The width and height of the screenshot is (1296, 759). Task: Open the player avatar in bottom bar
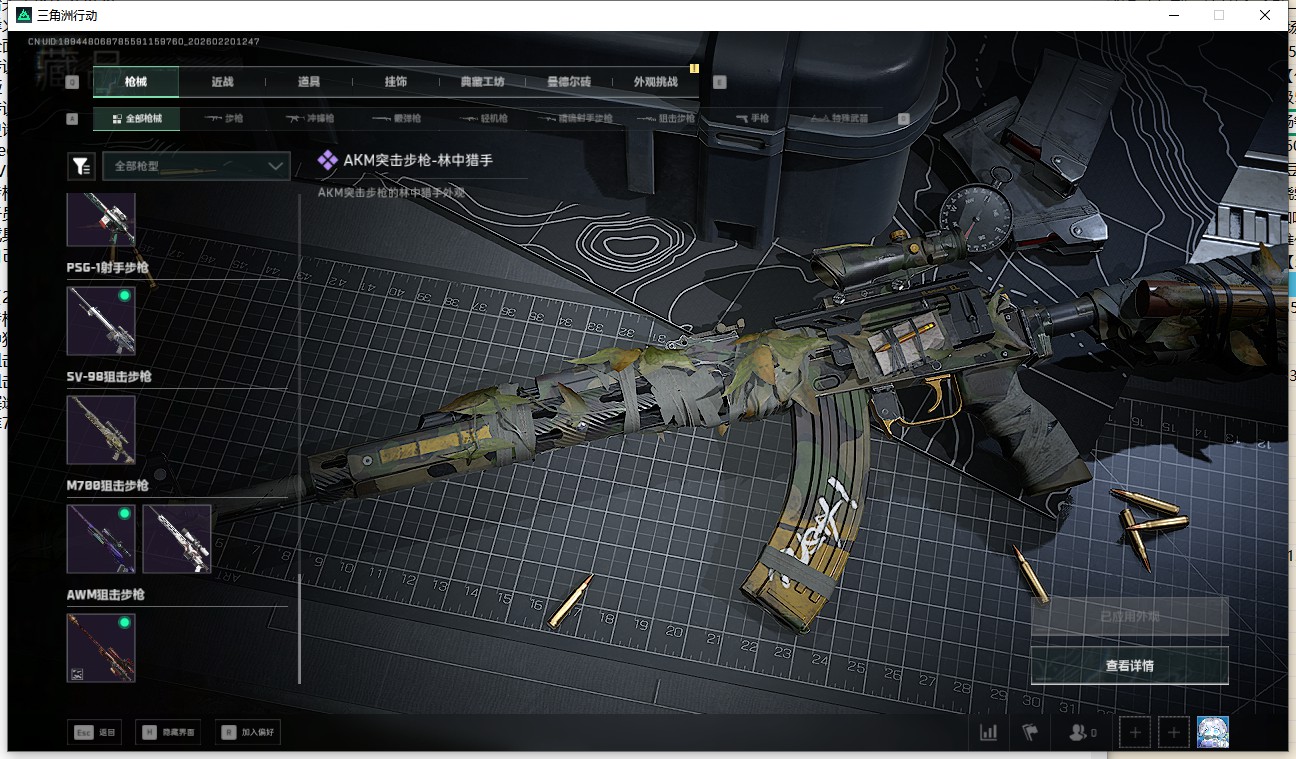1212,732
